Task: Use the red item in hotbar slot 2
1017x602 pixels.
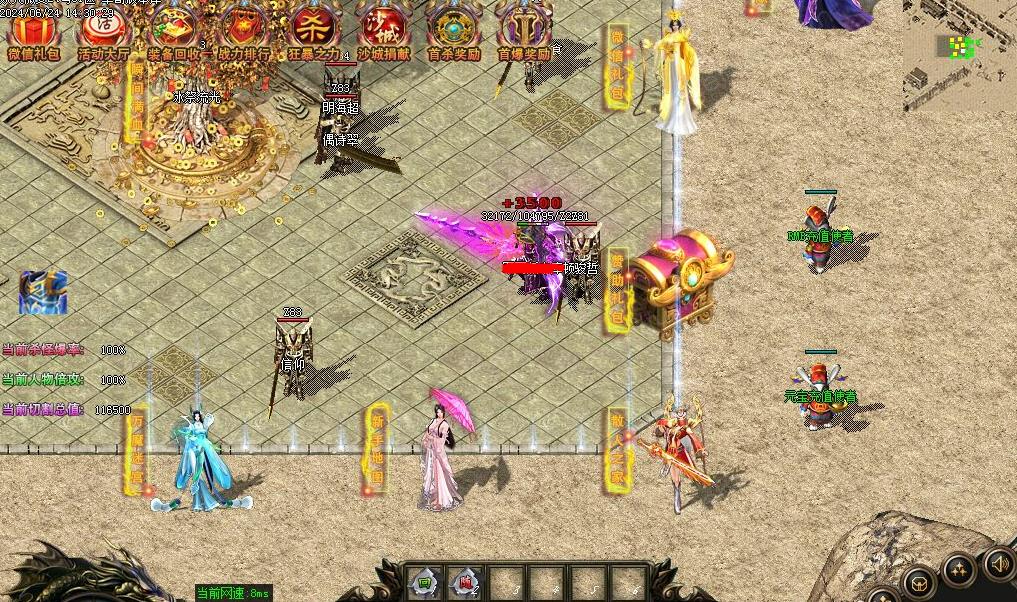Action: click(x=466, y=582)
